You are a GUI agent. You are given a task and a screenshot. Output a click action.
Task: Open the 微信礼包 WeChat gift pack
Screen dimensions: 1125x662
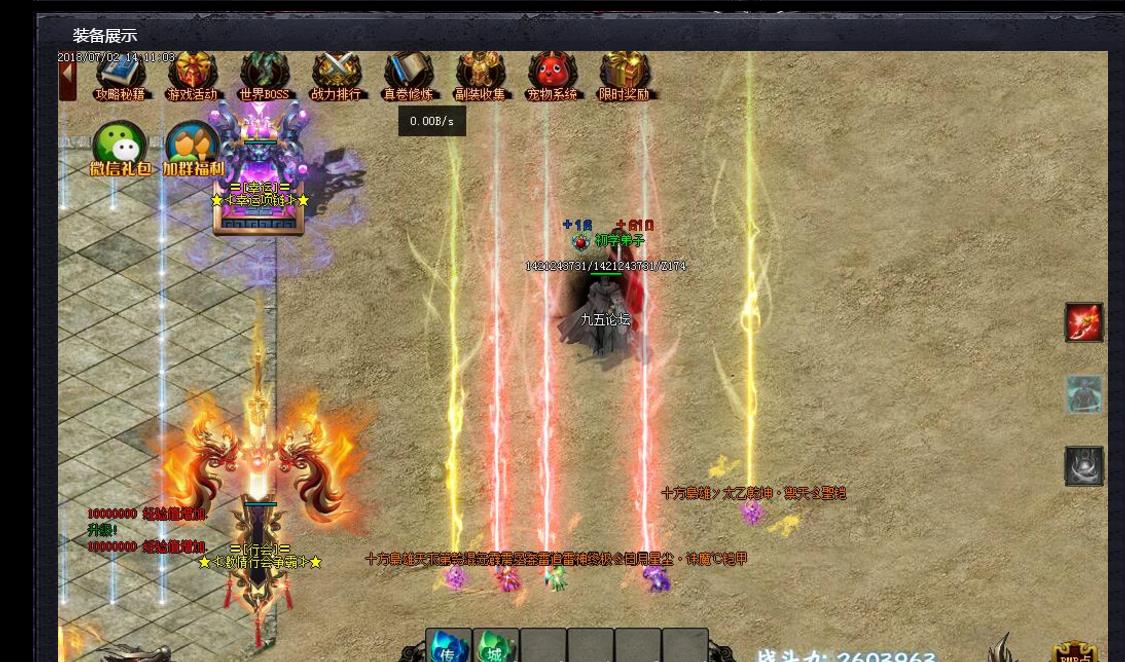point(120,150)
